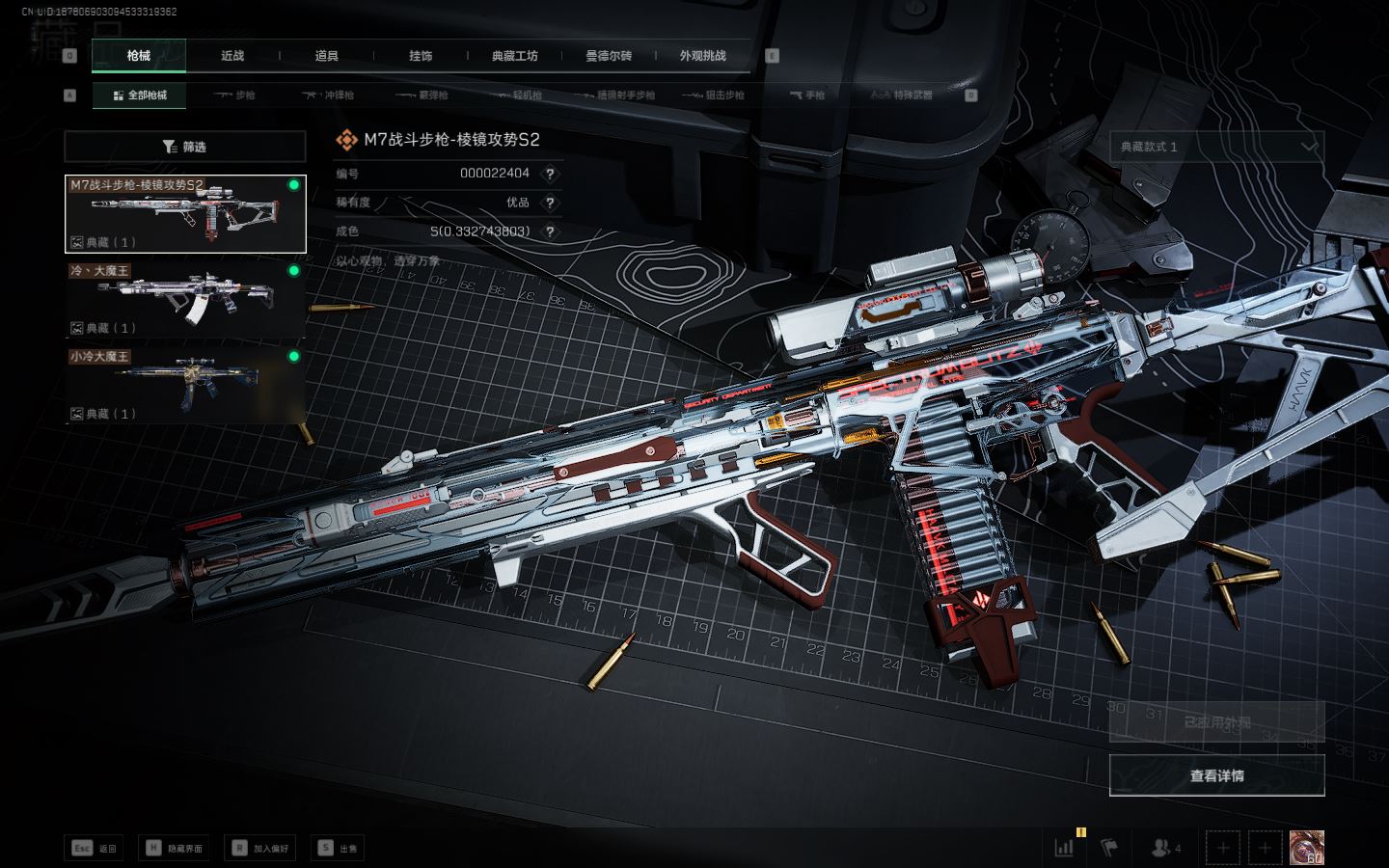
Task: Select the M7战斗步枪-棱镜攻势S2 skin thumbnail
Action: pyautogui.click(x=185, y=214)
